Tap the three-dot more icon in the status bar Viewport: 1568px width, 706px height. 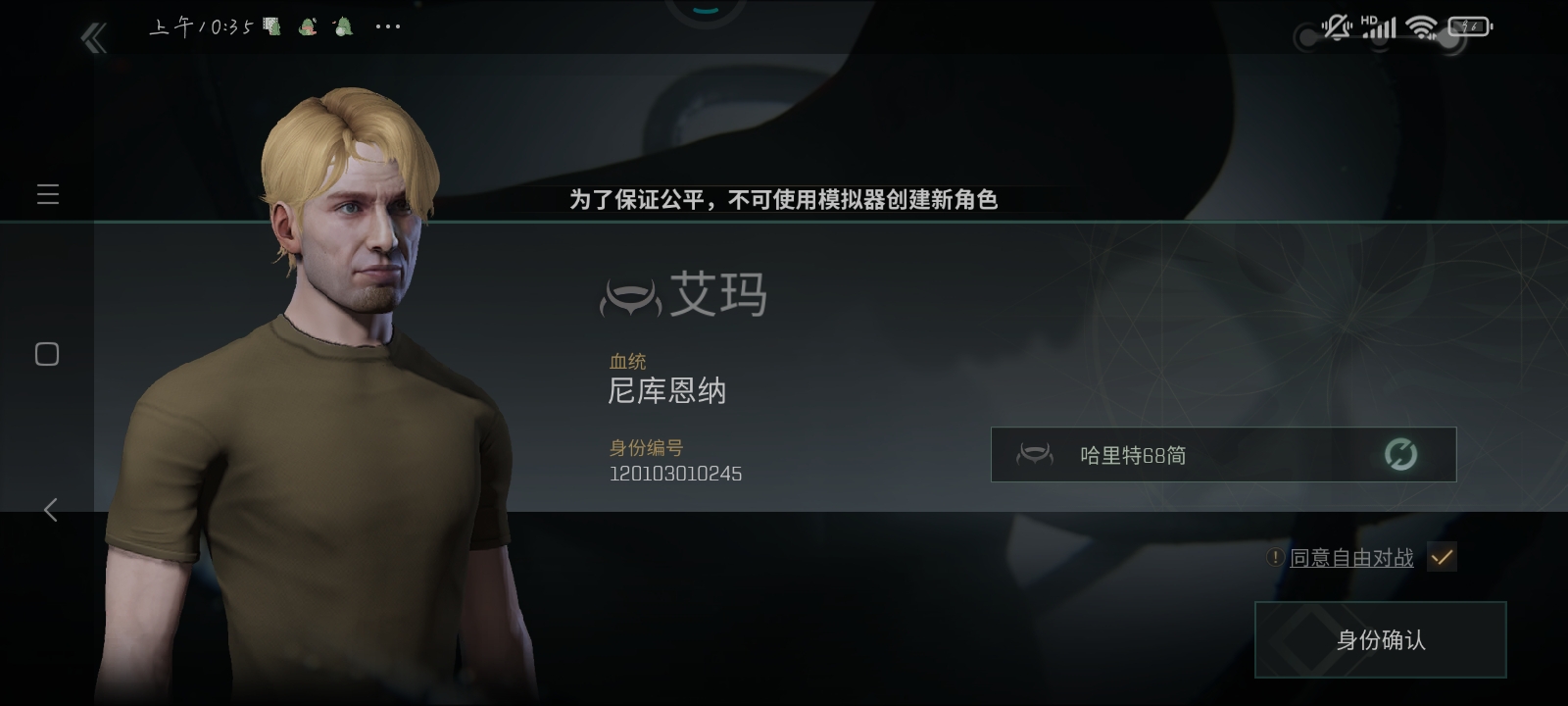386,26
